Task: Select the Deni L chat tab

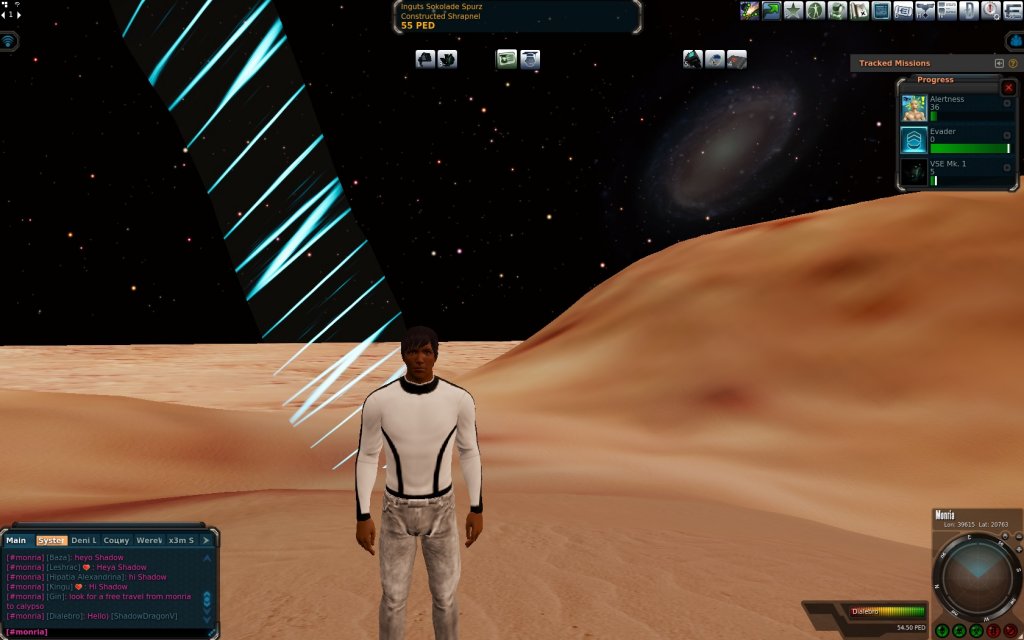Action: [x=84, y=540]
